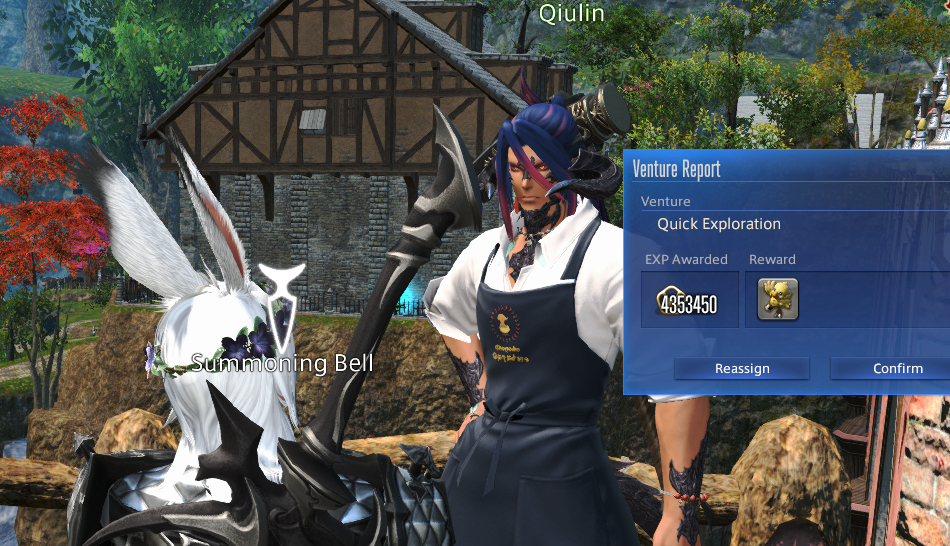Select the chocobo reward item icon

pyautogui.click(x=777, y=300)
